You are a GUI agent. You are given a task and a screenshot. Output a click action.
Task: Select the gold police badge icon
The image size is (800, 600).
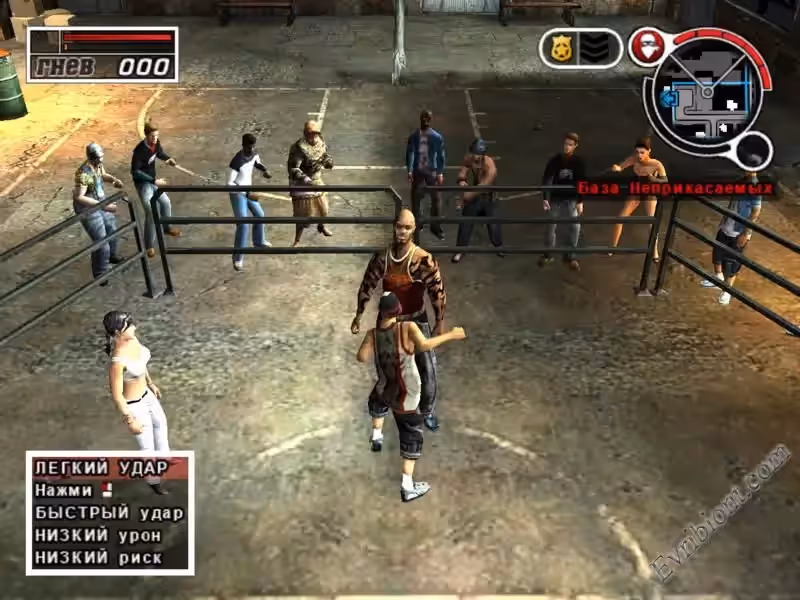click(561, 48)
